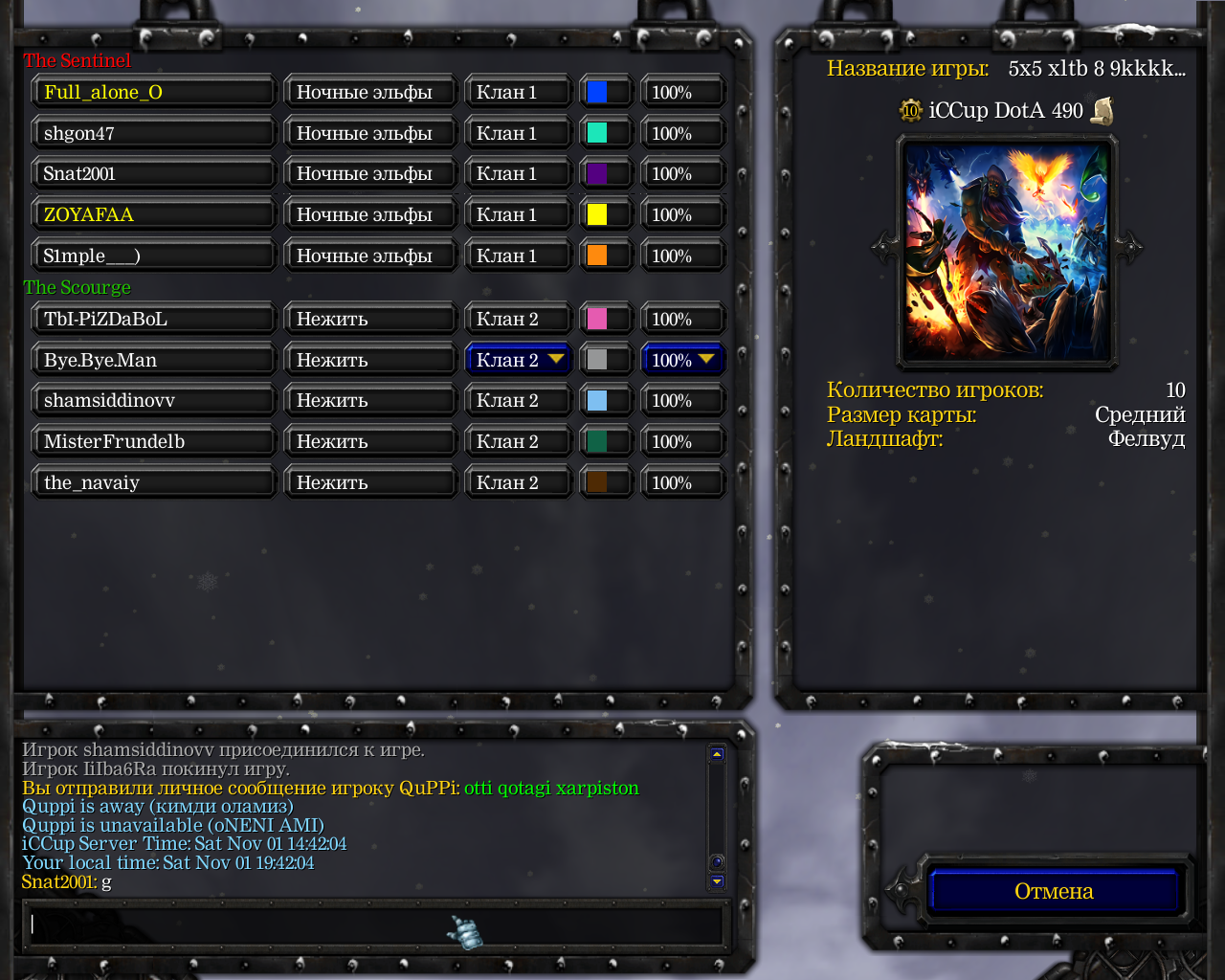Select the the_navaiy player slot
1225x980 pixels.
click(x=153, y=483)
